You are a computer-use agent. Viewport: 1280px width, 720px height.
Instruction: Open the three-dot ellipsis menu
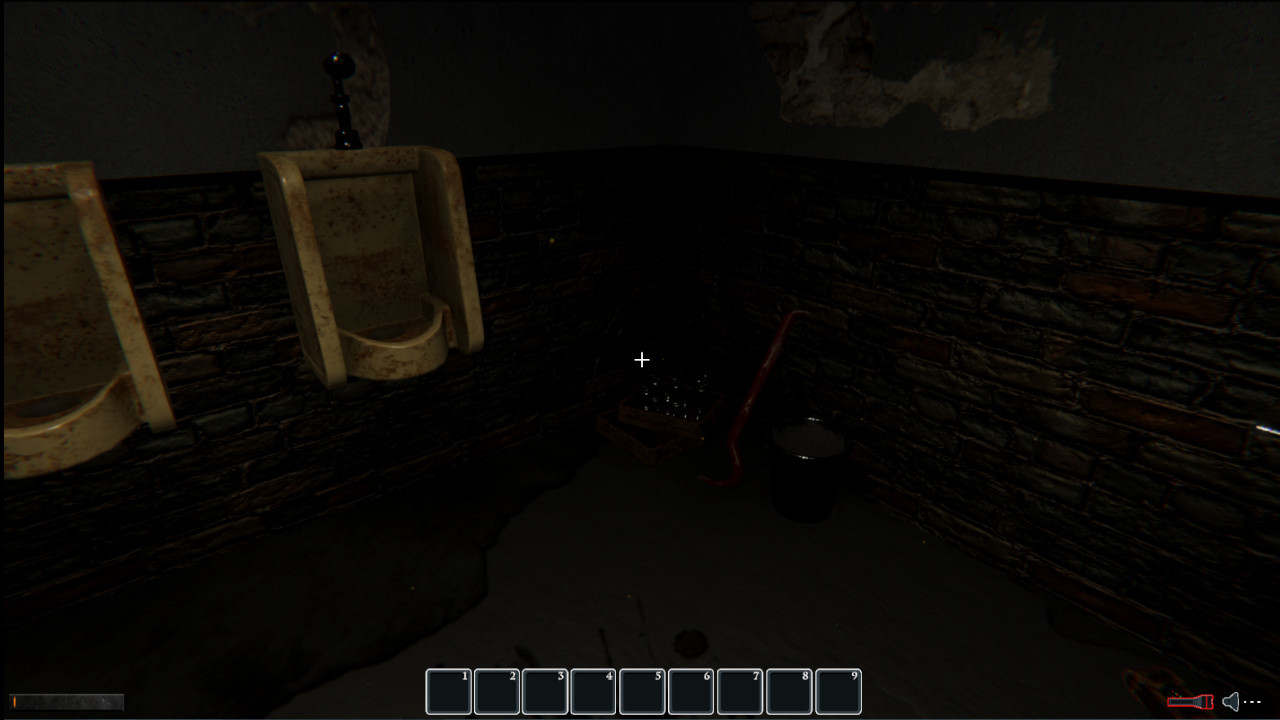click(x=1252, y=701)
